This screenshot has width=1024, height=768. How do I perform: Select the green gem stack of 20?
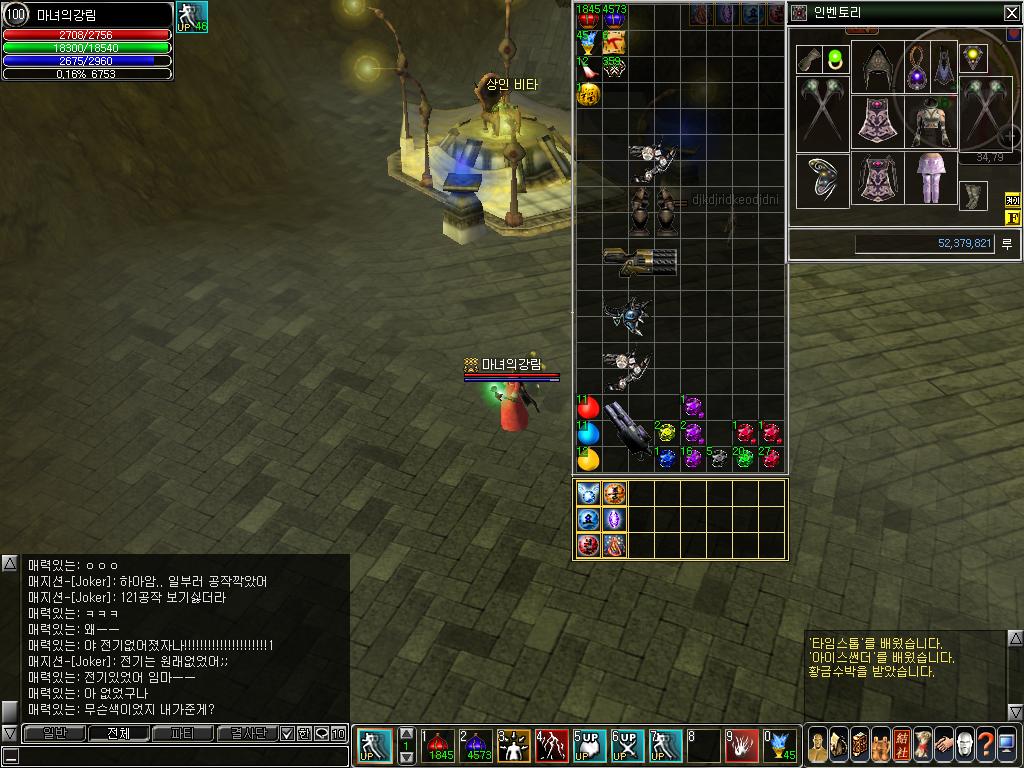coord(744,459)
